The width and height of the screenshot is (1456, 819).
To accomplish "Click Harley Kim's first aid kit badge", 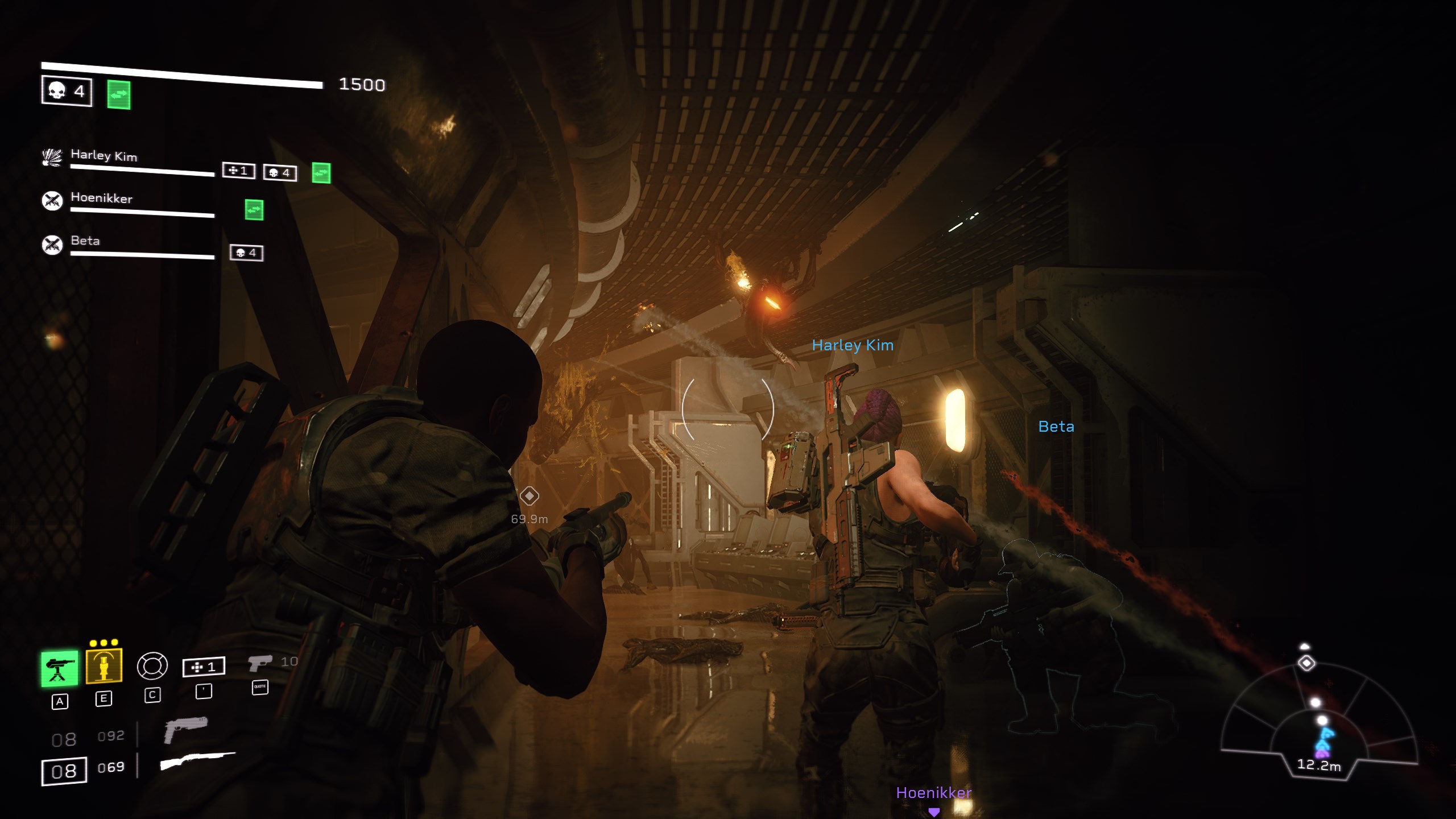I will tap(238, 171).
